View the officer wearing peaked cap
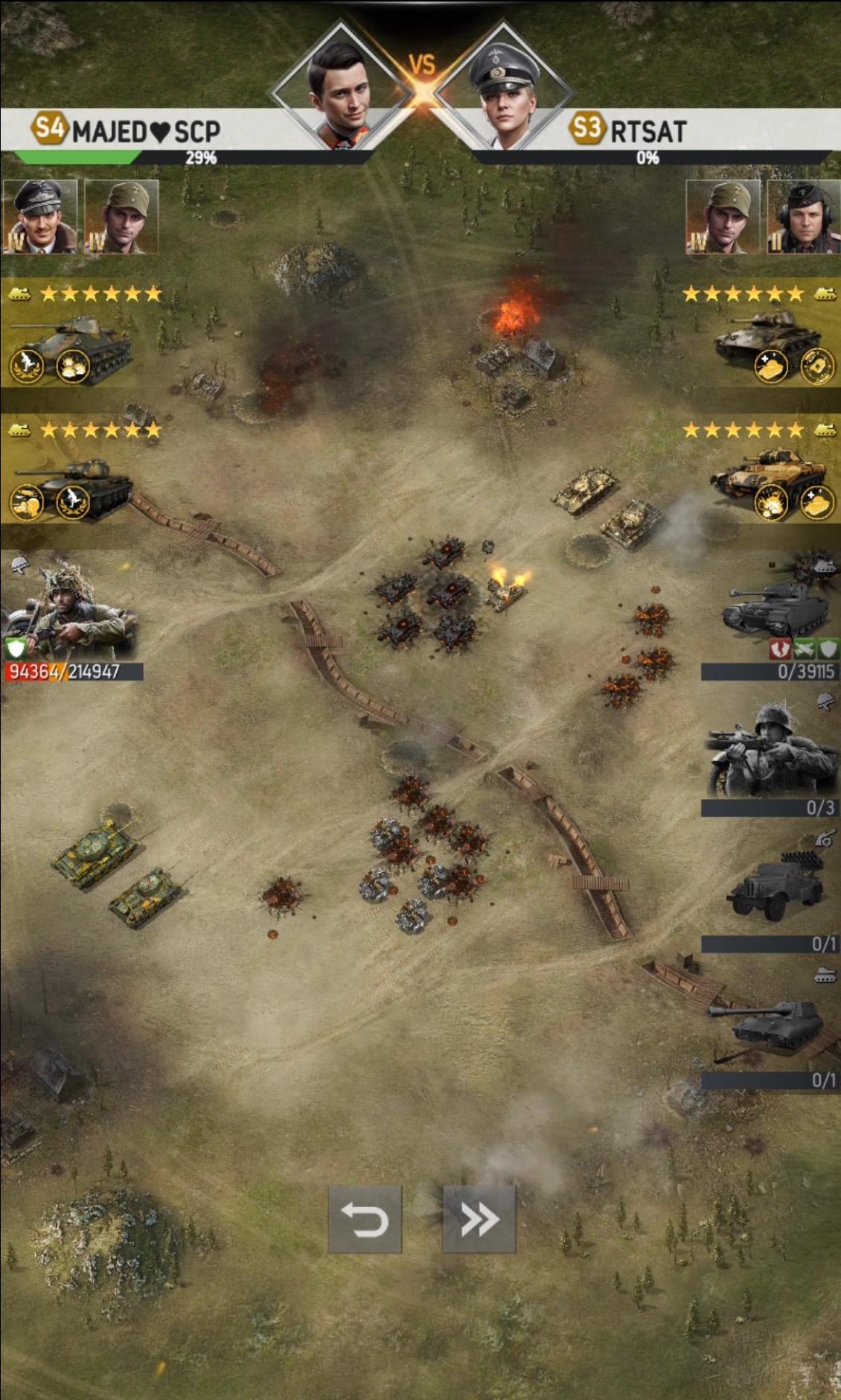Screen dimensions: 841x1400 click(39, 217)
